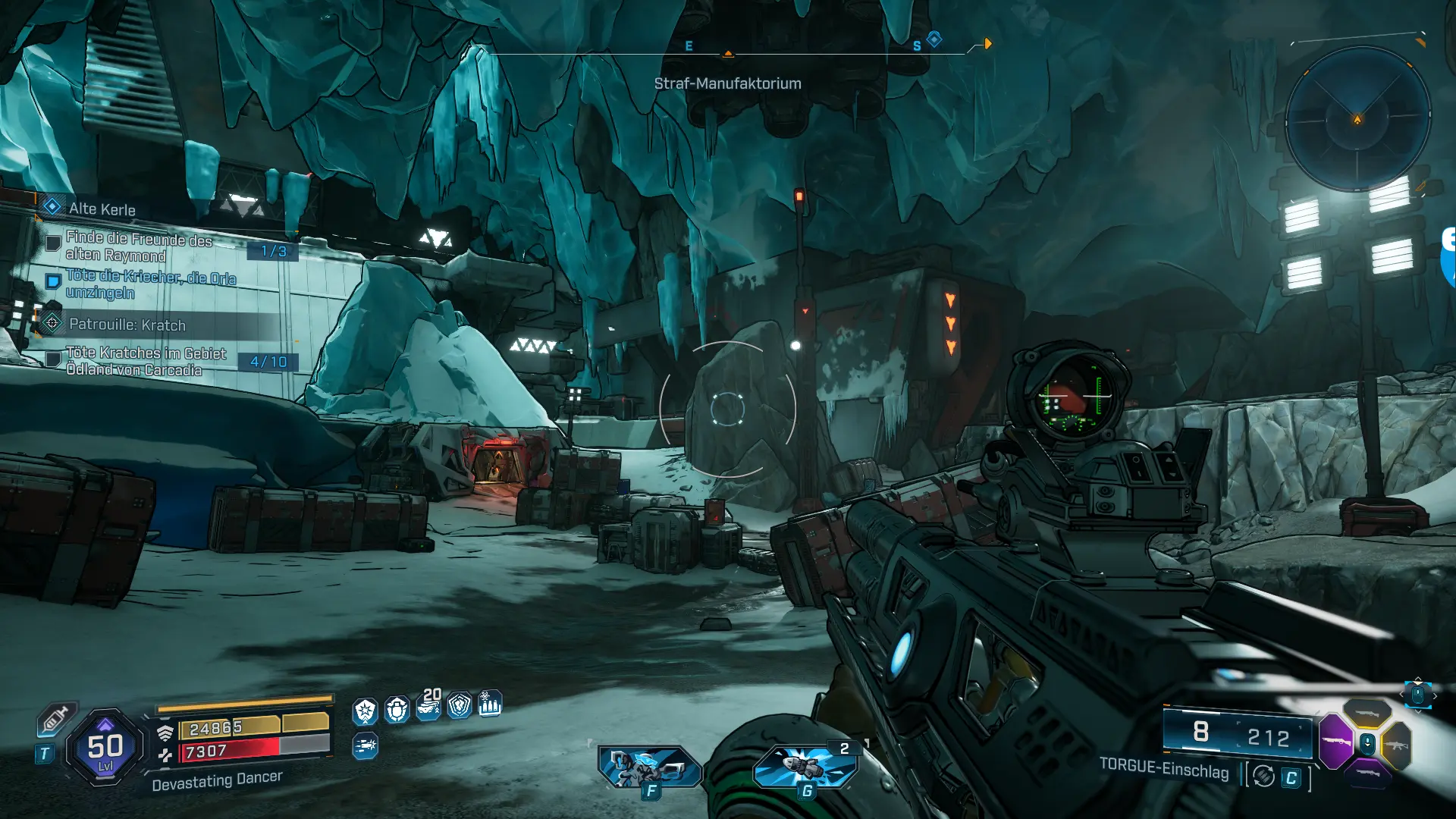Image resolution: width=1456 pixels, height=819 pixels.
Task: Open the circular minimap radar
Action: [x=1357, y=119]
